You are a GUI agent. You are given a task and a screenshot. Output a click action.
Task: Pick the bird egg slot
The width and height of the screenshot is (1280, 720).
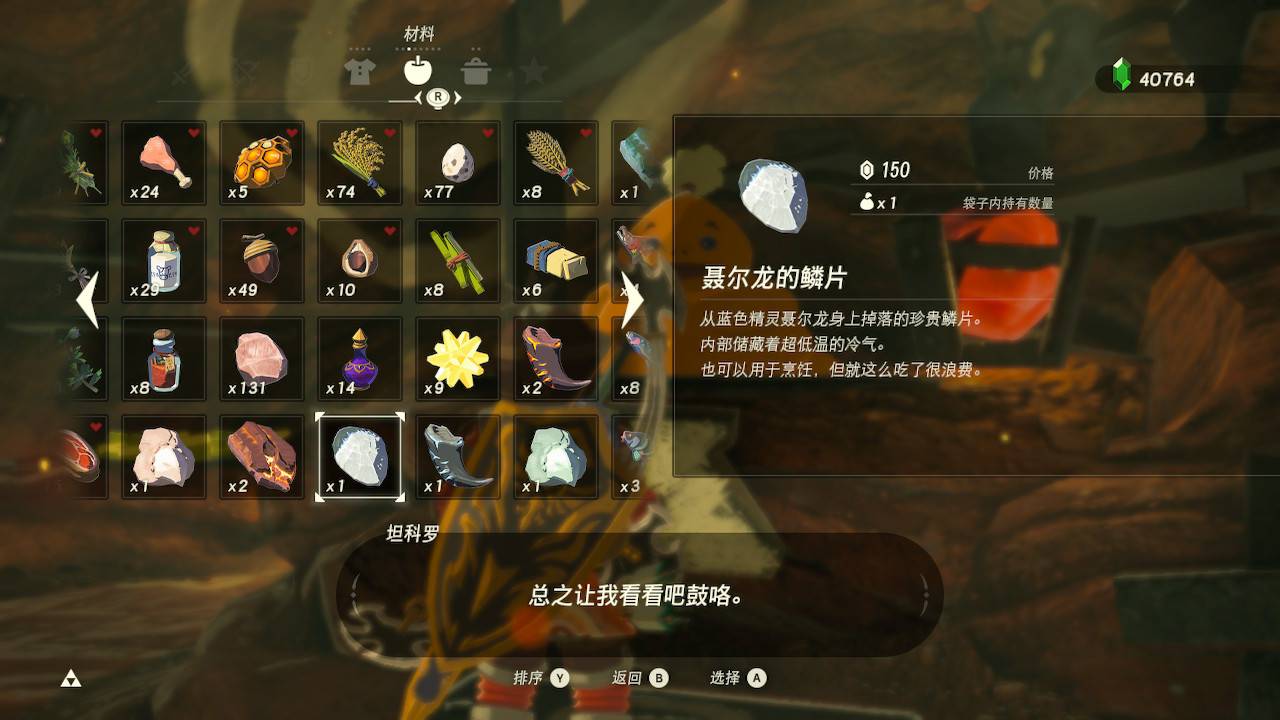[x=458, y=163]
